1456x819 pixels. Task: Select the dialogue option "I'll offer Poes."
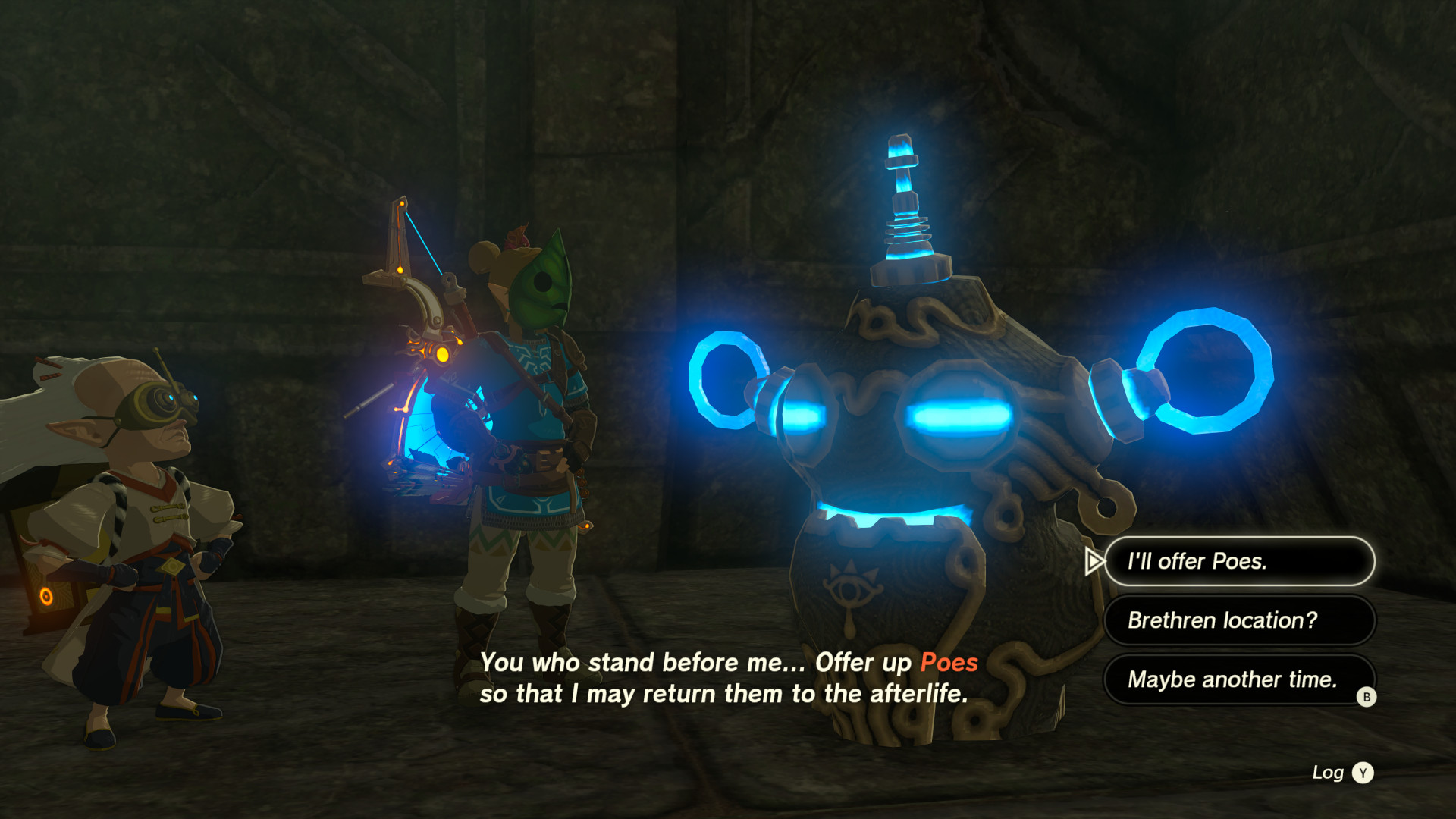(x=1239, y=561)
